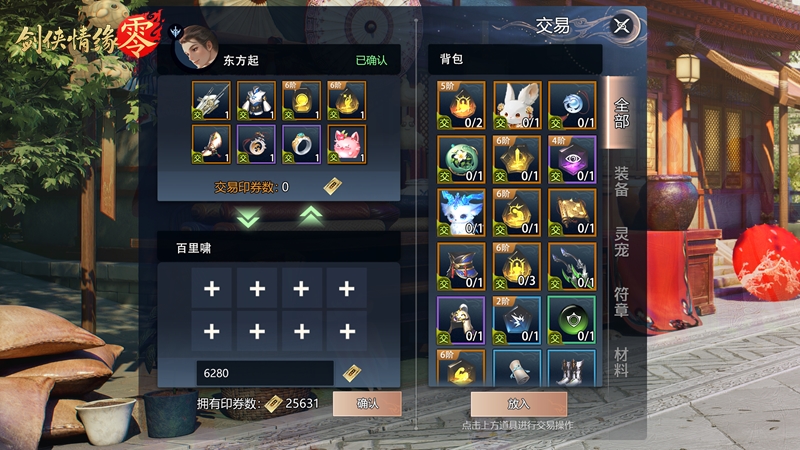The width and height of the screenshot is (800, 450).
Task: Choose the red samurai helmet item
Action: coord(462,267)
